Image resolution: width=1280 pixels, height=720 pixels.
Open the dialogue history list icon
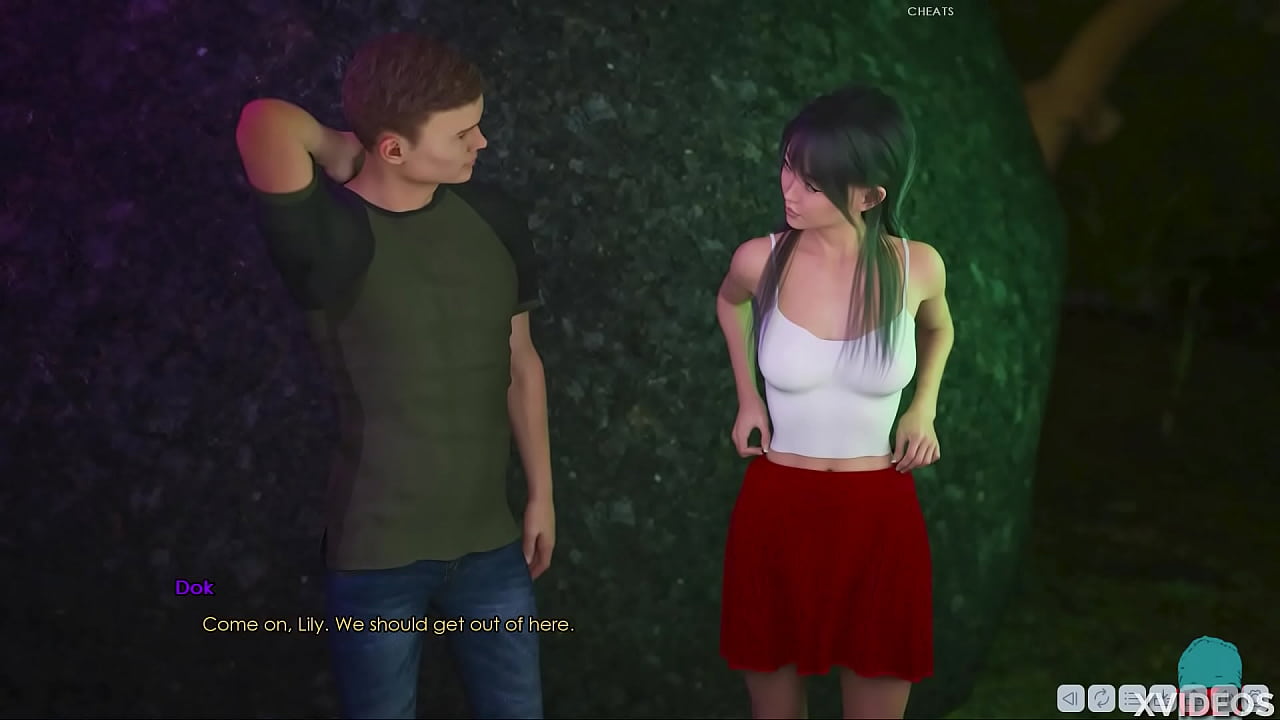pos(1132,699)
